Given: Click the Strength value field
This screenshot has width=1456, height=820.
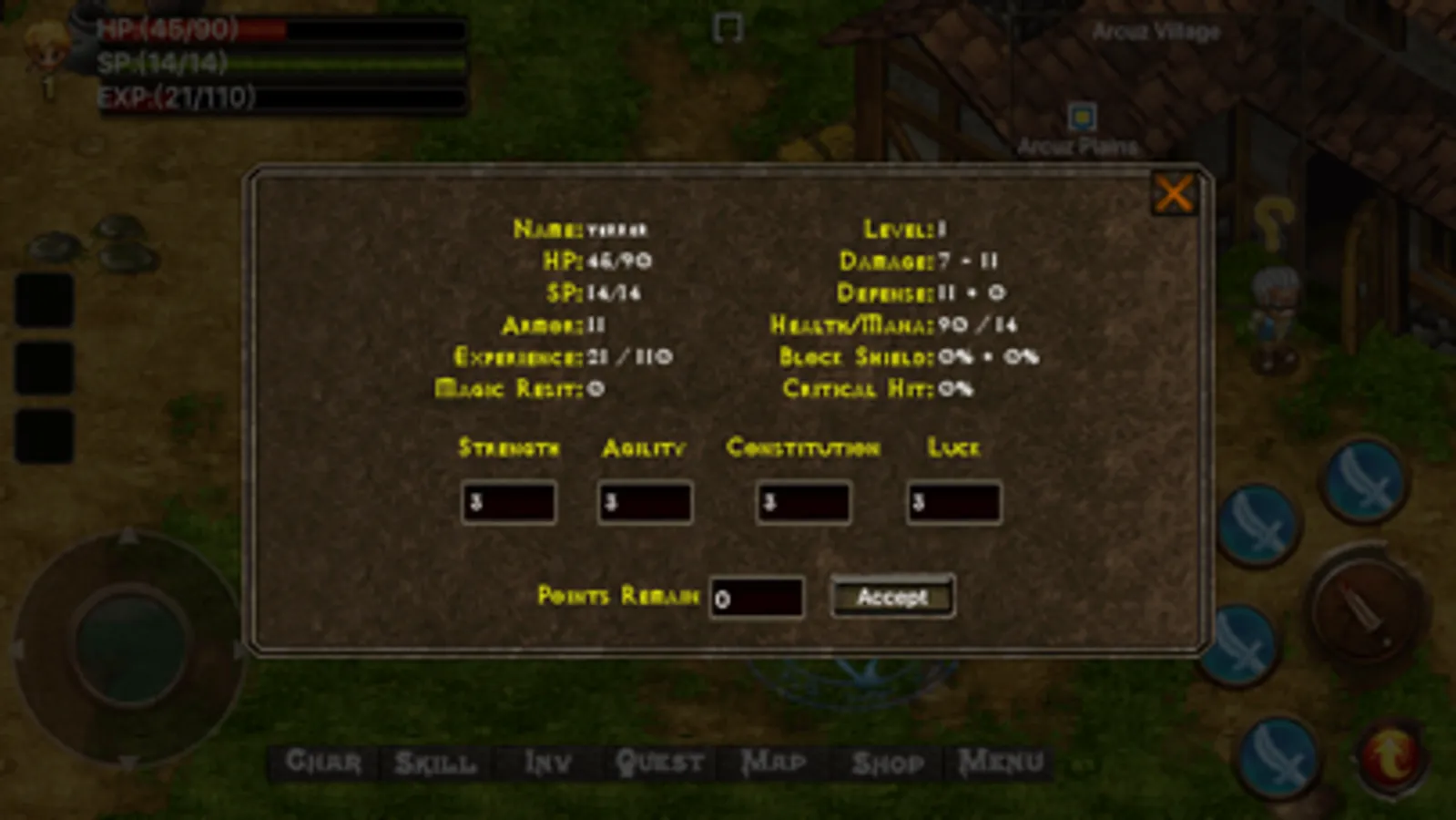Looking at the screenshot, I should pos(508,502).
